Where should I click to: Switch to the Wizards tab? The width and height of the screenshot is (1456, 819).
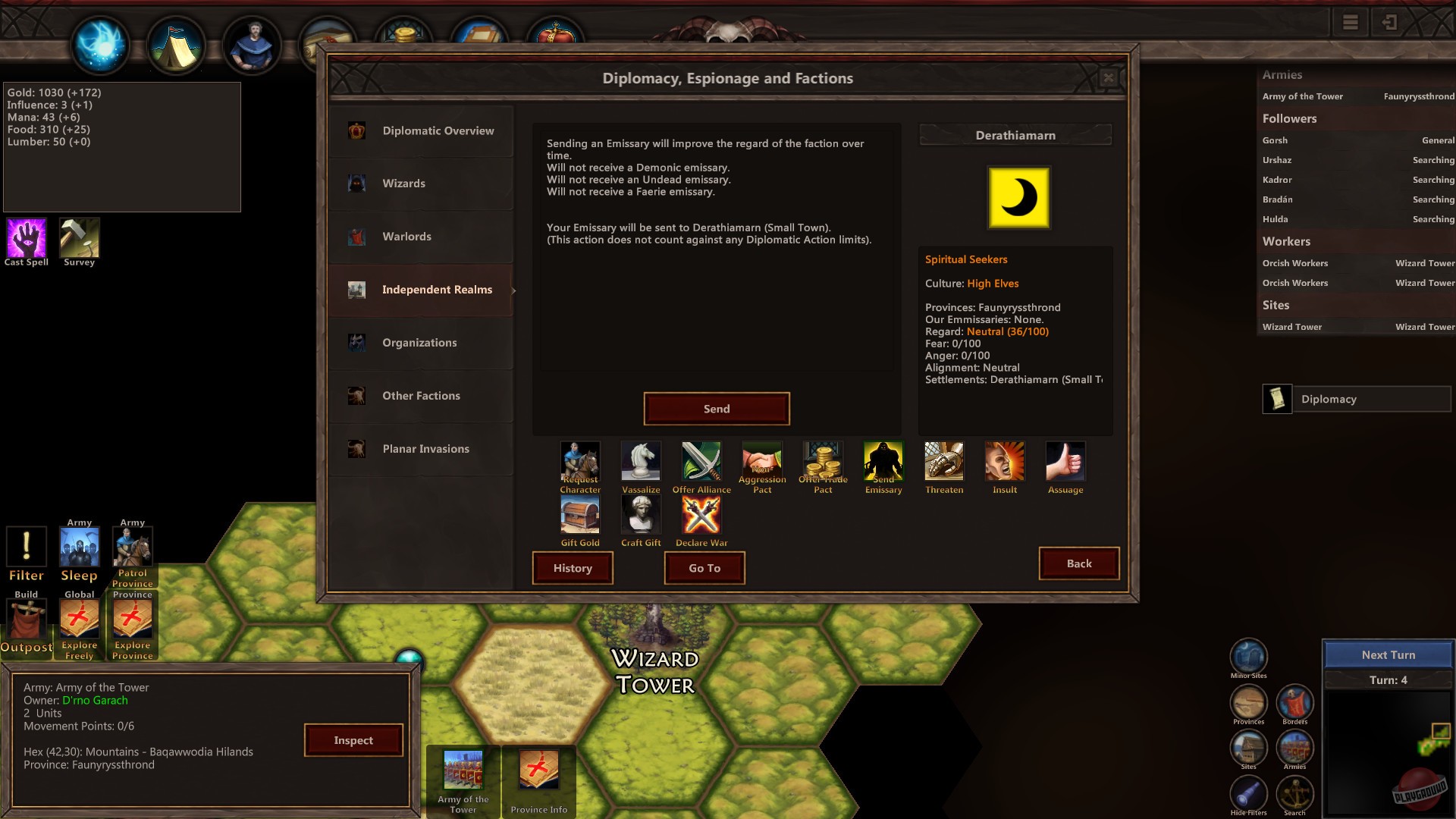coord(404,183)
